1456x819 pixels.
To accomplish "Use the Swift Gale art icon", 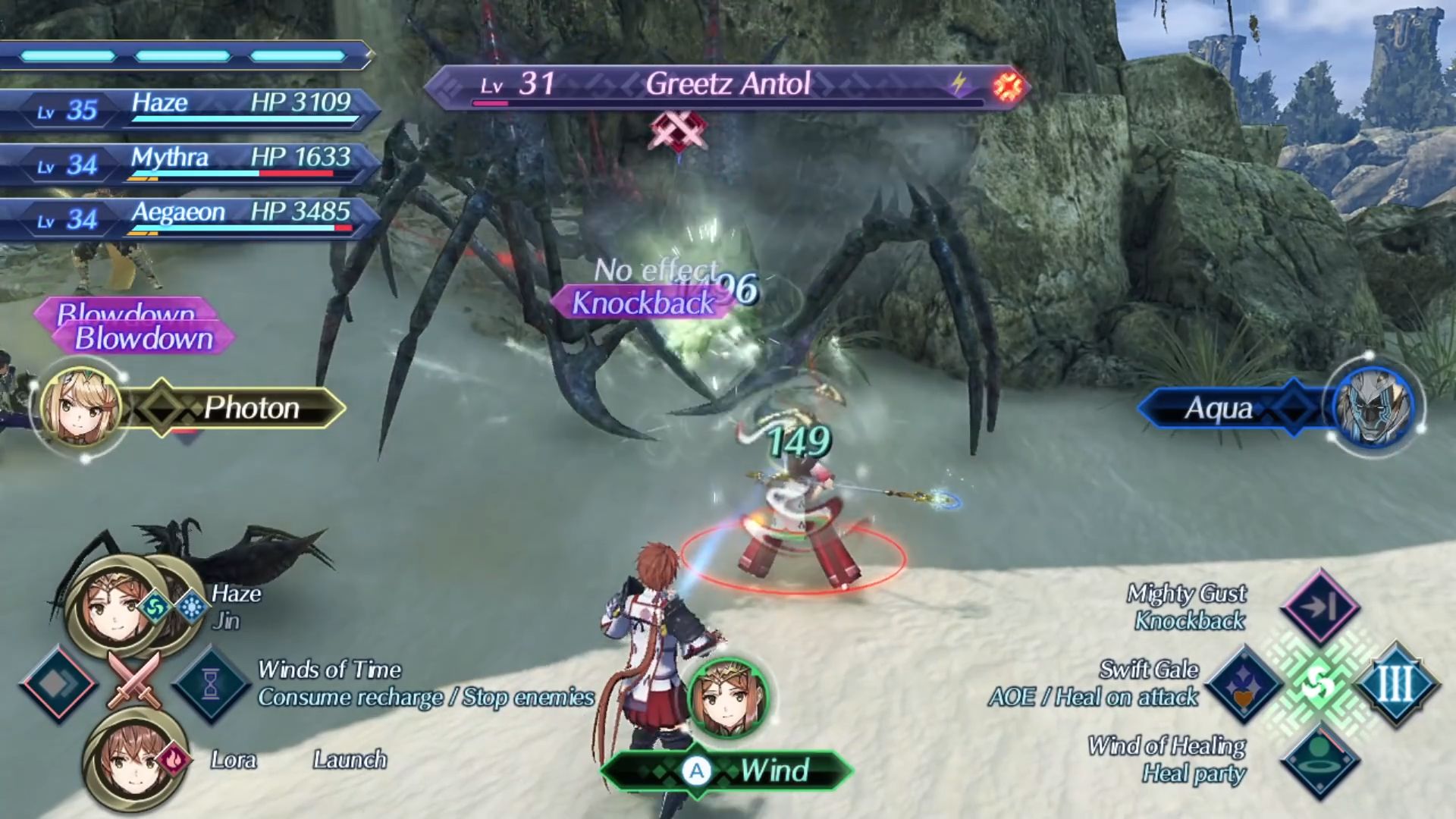I will click(x=1244, y=684).
